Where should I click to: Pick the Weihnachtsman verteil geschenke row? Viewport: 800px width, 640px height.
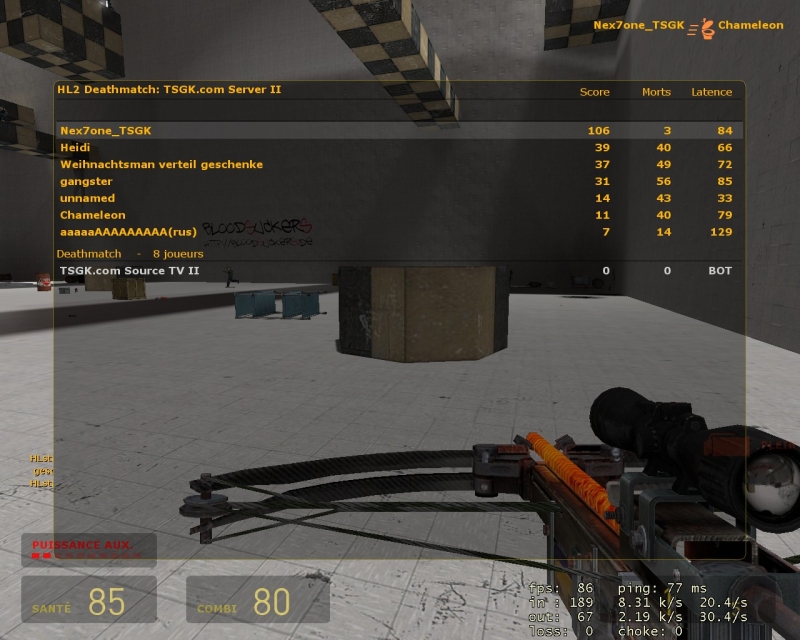coord(161,164)
